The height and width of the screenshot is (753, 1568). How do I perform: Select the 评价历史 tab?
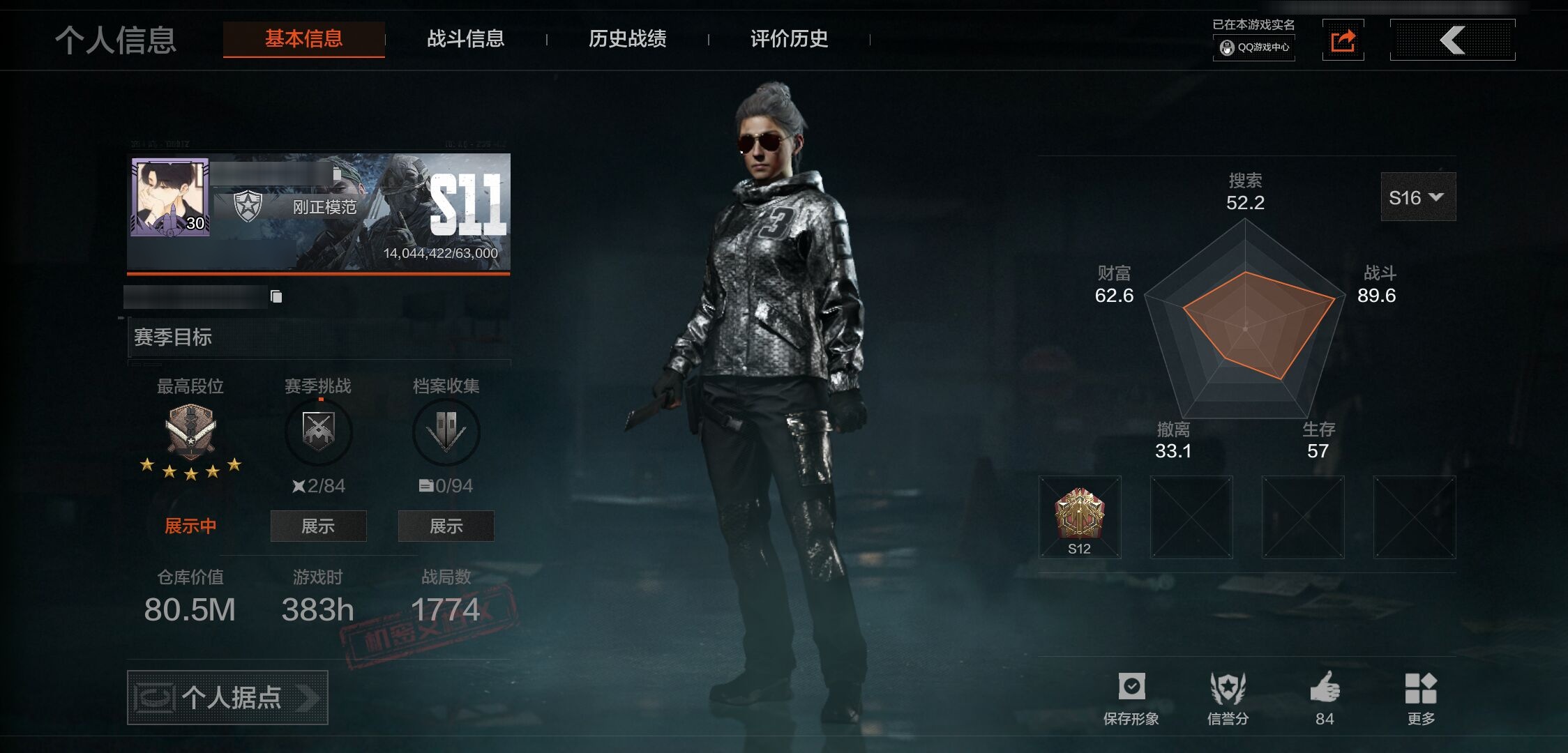789,39
